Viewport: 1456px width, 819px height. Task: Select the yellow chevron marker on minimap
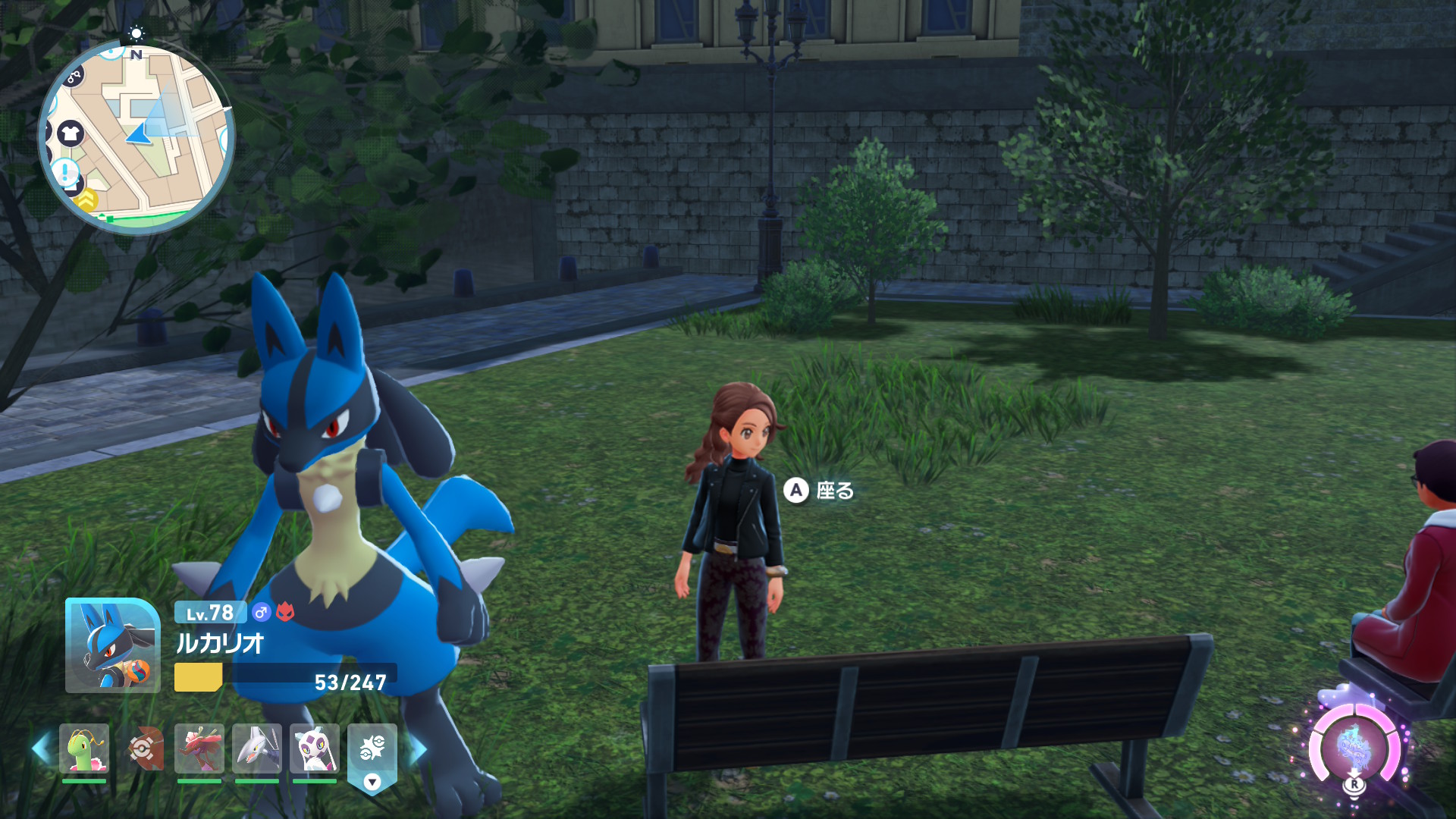pyautogui.click(x=87, y=199)
